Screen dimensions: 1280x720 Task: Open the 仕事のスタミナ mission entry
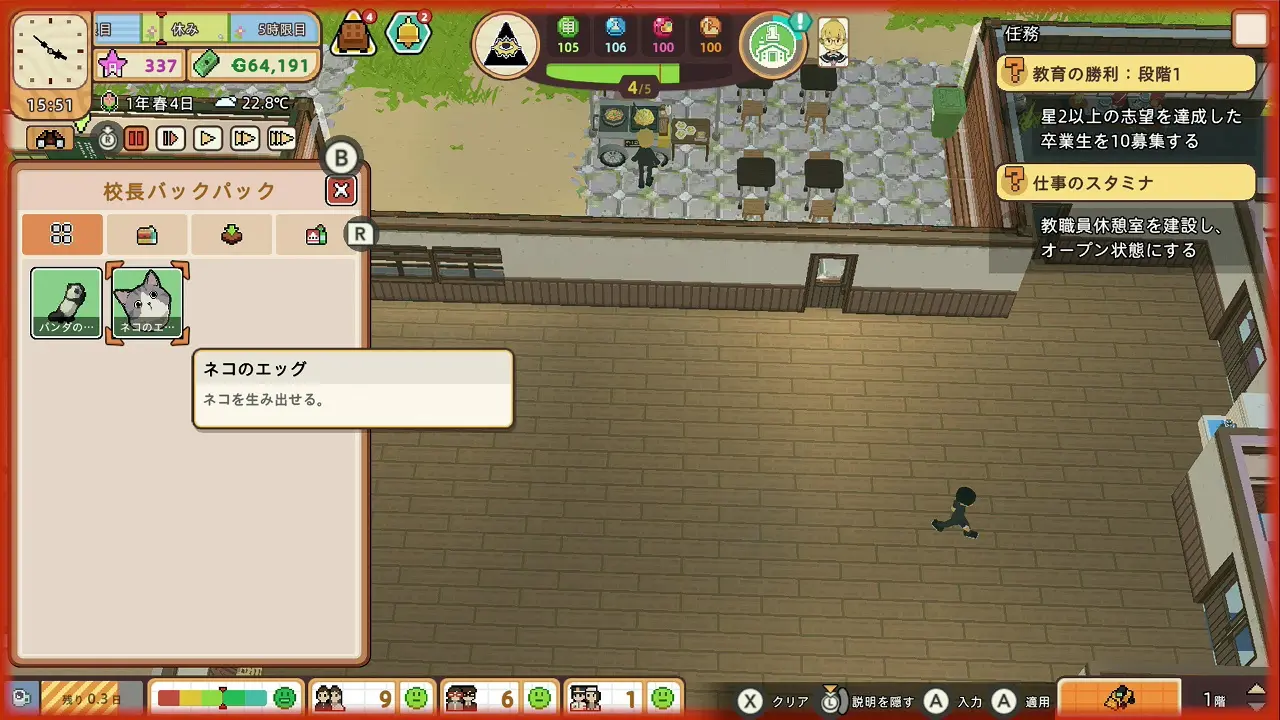pyautogui.click(x=1125, y=183)
